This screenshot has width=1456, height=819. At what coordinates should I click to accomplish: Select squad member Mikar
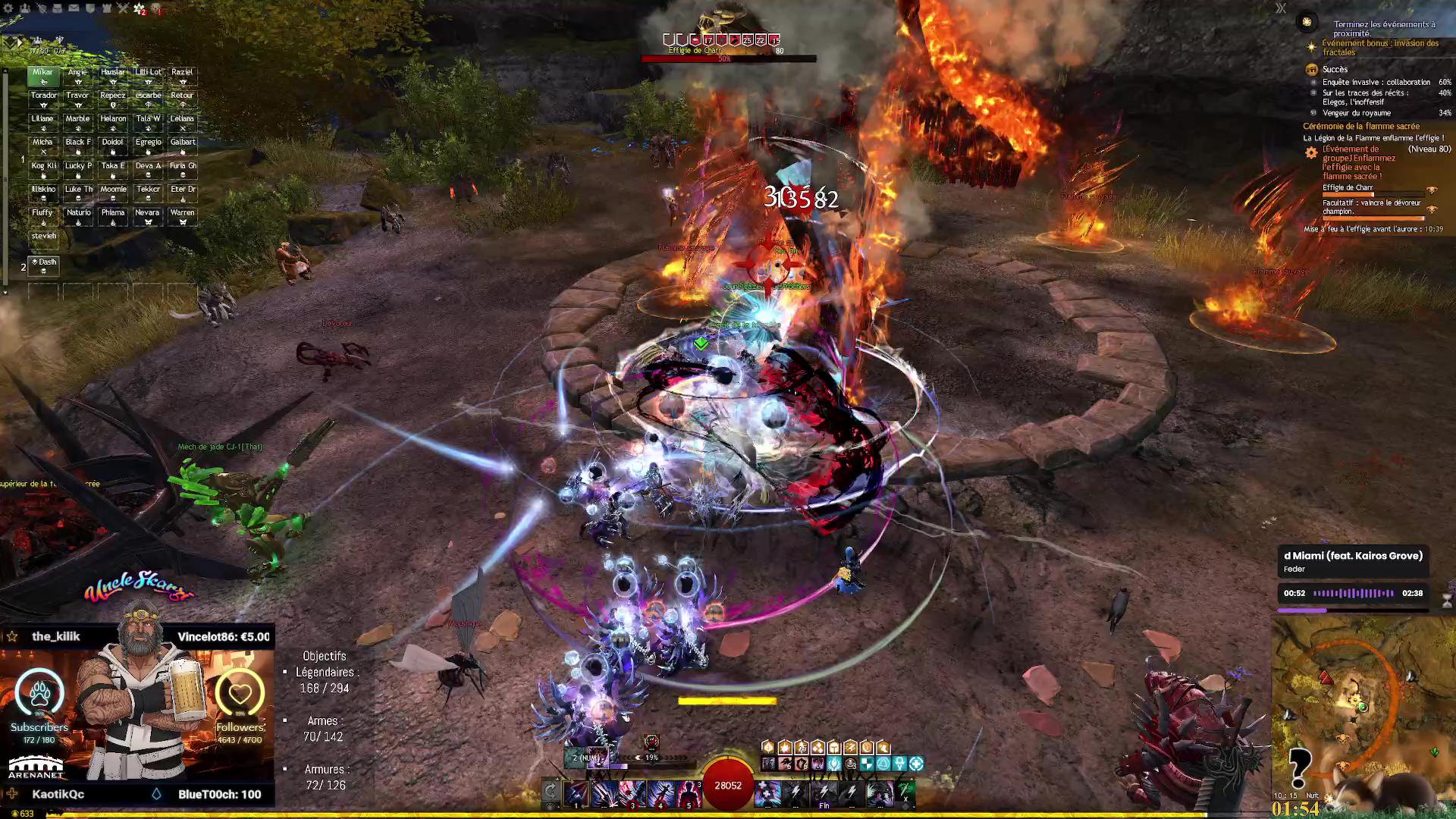point(43,76)
